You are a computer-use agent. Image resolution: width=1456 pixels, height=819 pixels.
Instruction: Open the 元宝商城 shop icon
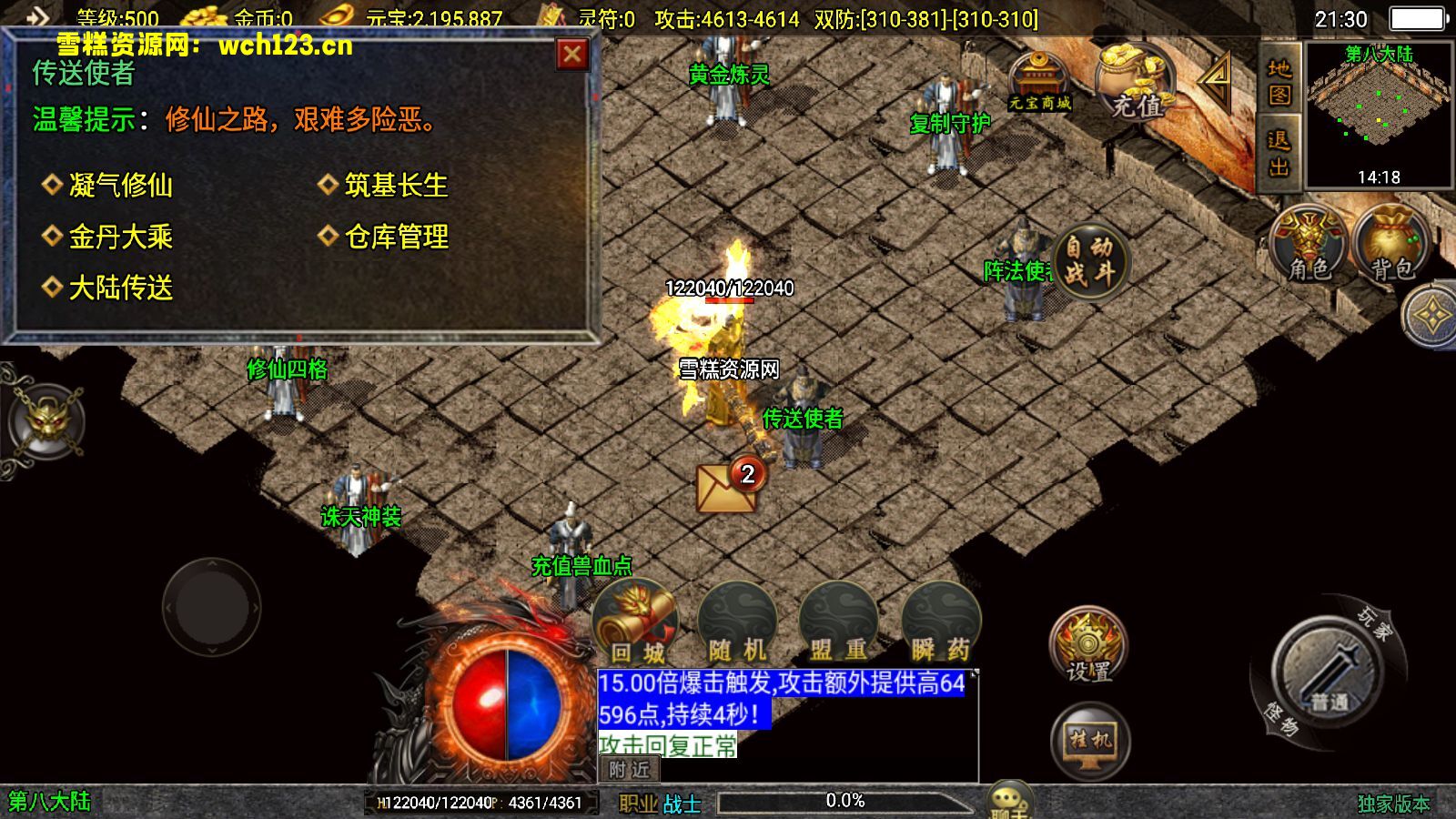1040,77
